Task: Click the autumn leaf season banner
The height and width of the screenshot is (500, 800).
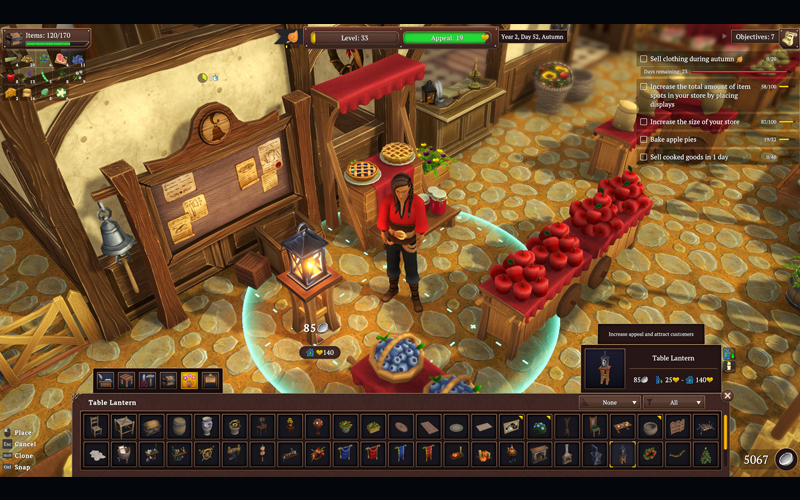Action: tap(292, 37)
